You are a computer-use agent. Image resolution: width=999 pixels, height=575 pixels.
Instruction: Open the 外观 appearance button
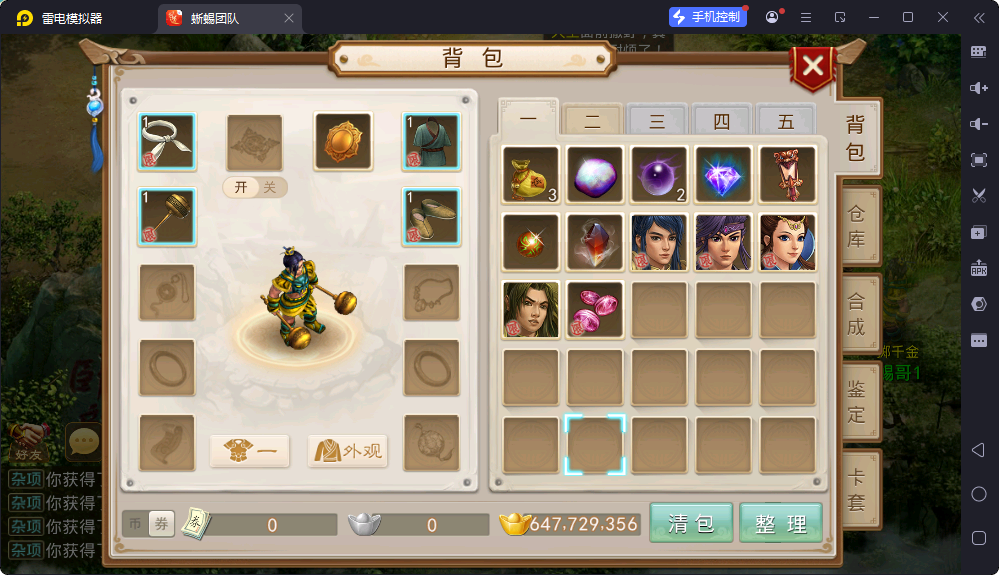[348, 451]
